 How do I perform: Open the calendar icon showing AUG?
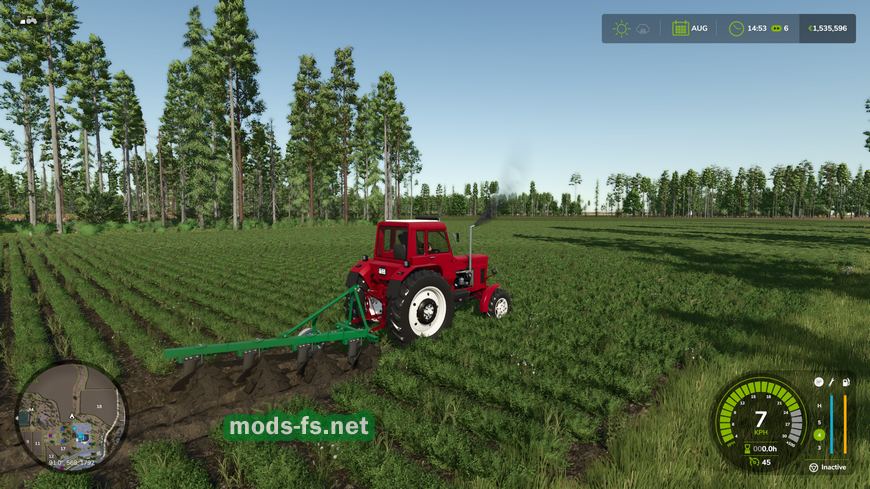[680, 28]
